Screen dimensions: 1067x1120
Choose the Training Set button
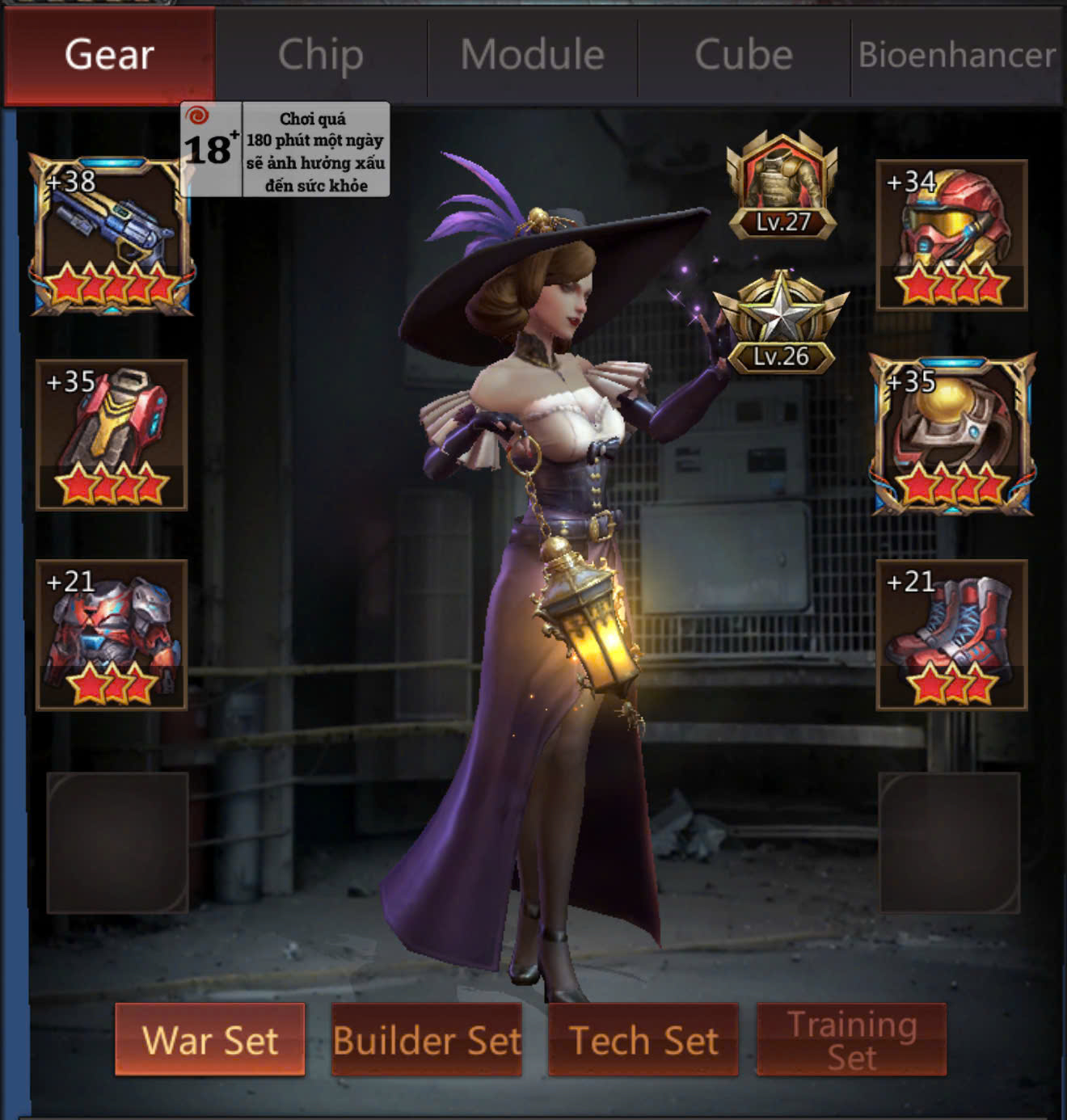tap(852, 1039)
